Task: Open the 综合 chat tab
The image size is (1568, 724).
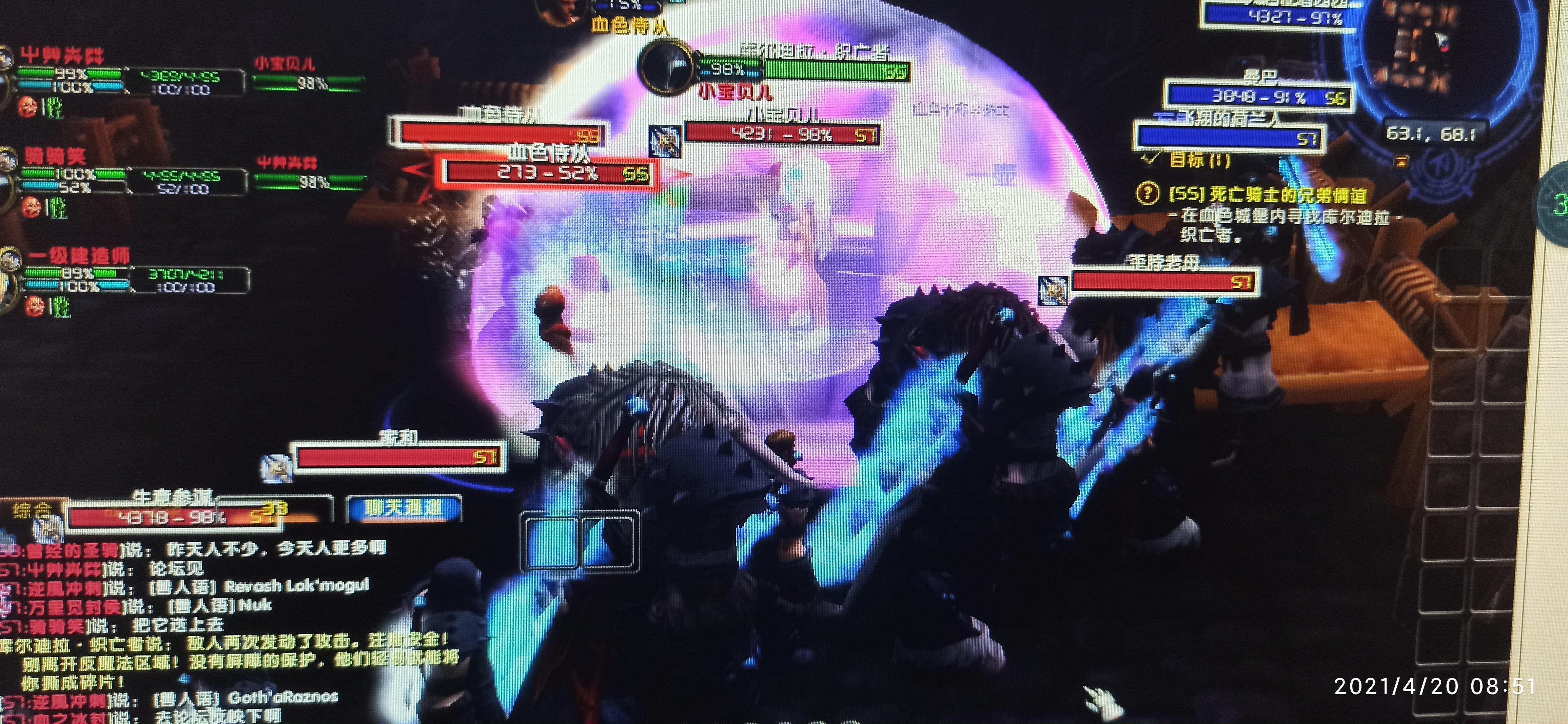Action: (31, 510)
